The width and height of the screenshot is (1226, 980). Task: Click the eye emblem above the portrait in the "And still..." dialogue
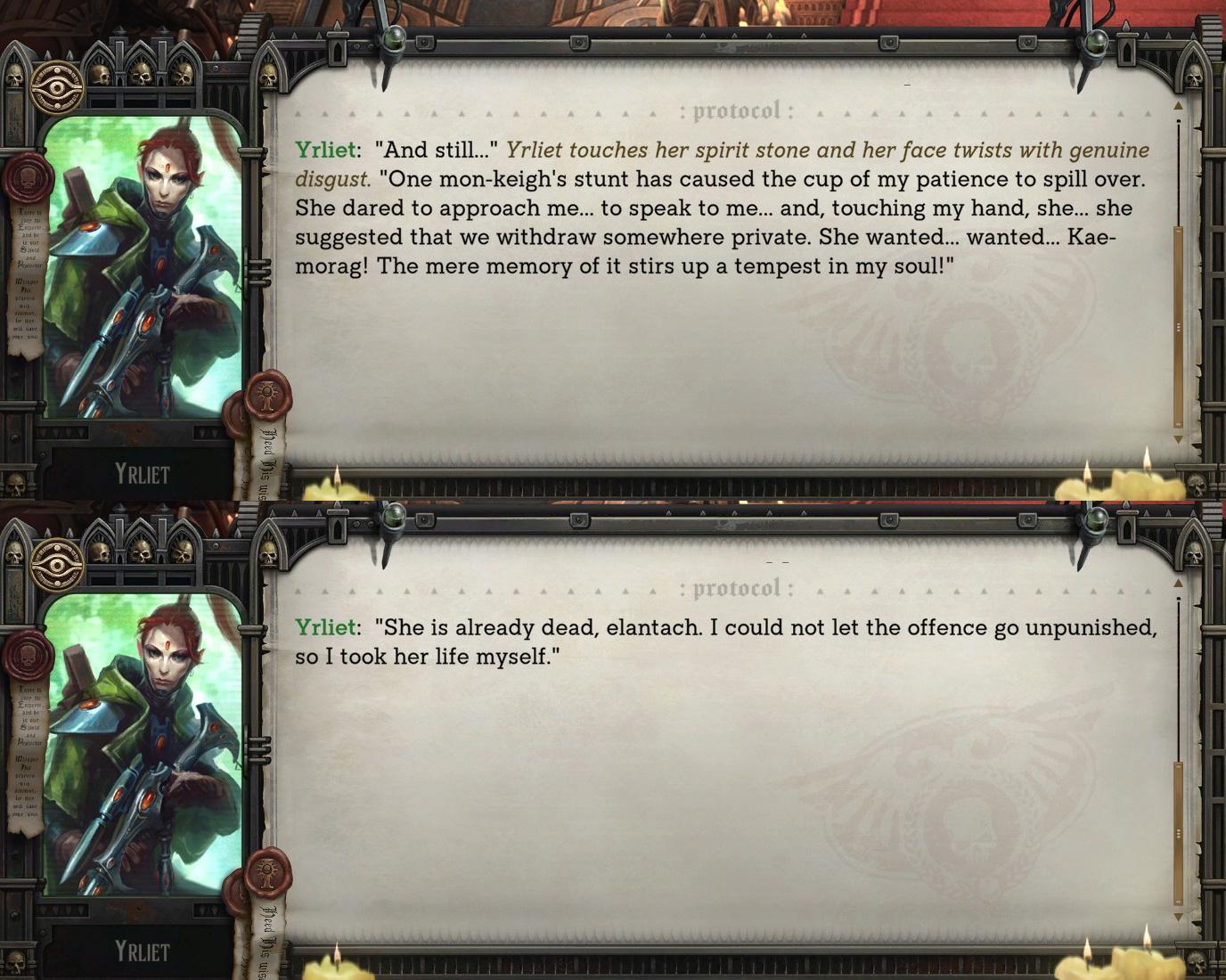[x=57, y=86]
